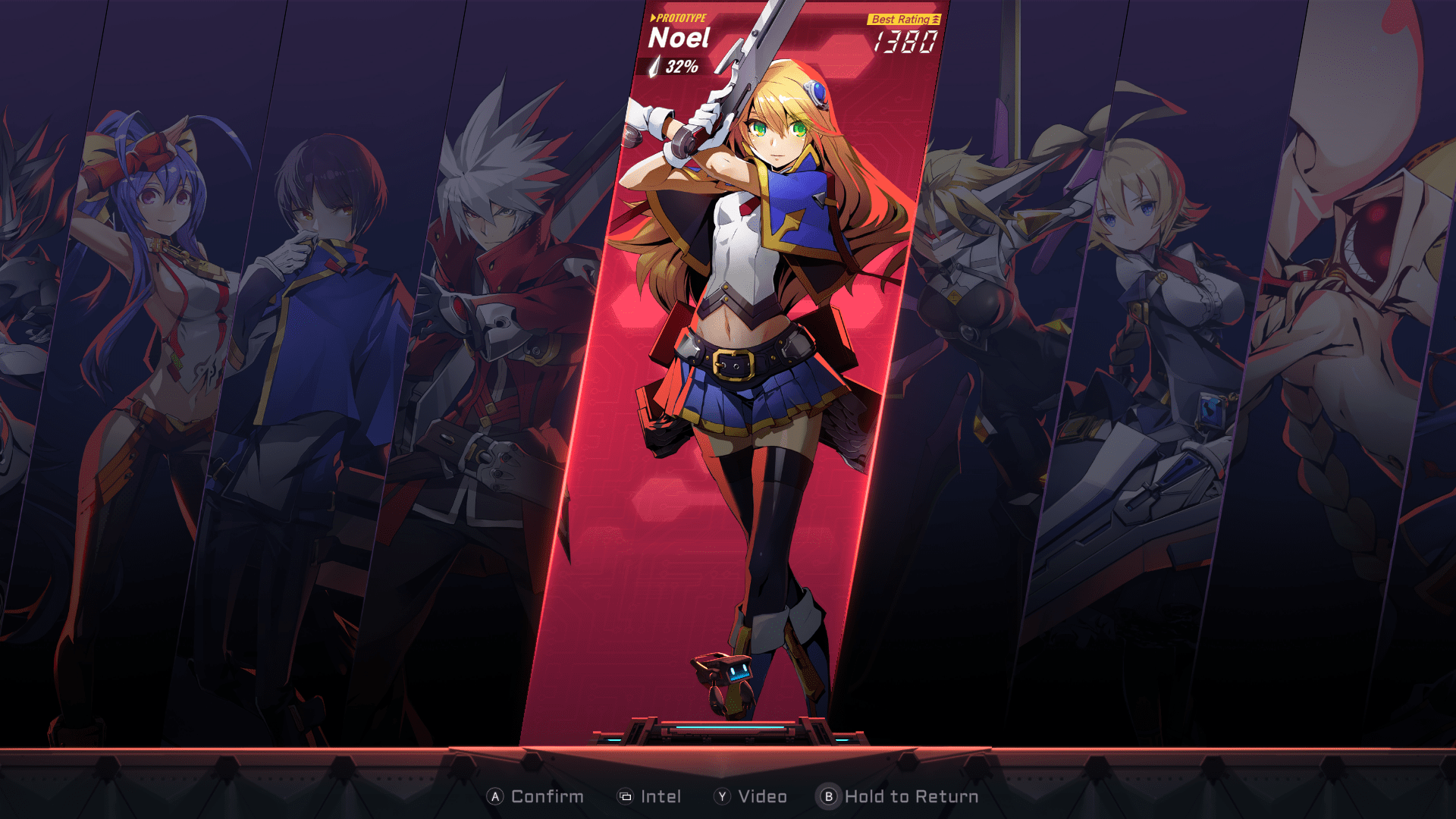Image resolution: width=1456 pixels, height=819 pixels.
Task: Click the Intel dual-window button icon
Action: point(624,796)
